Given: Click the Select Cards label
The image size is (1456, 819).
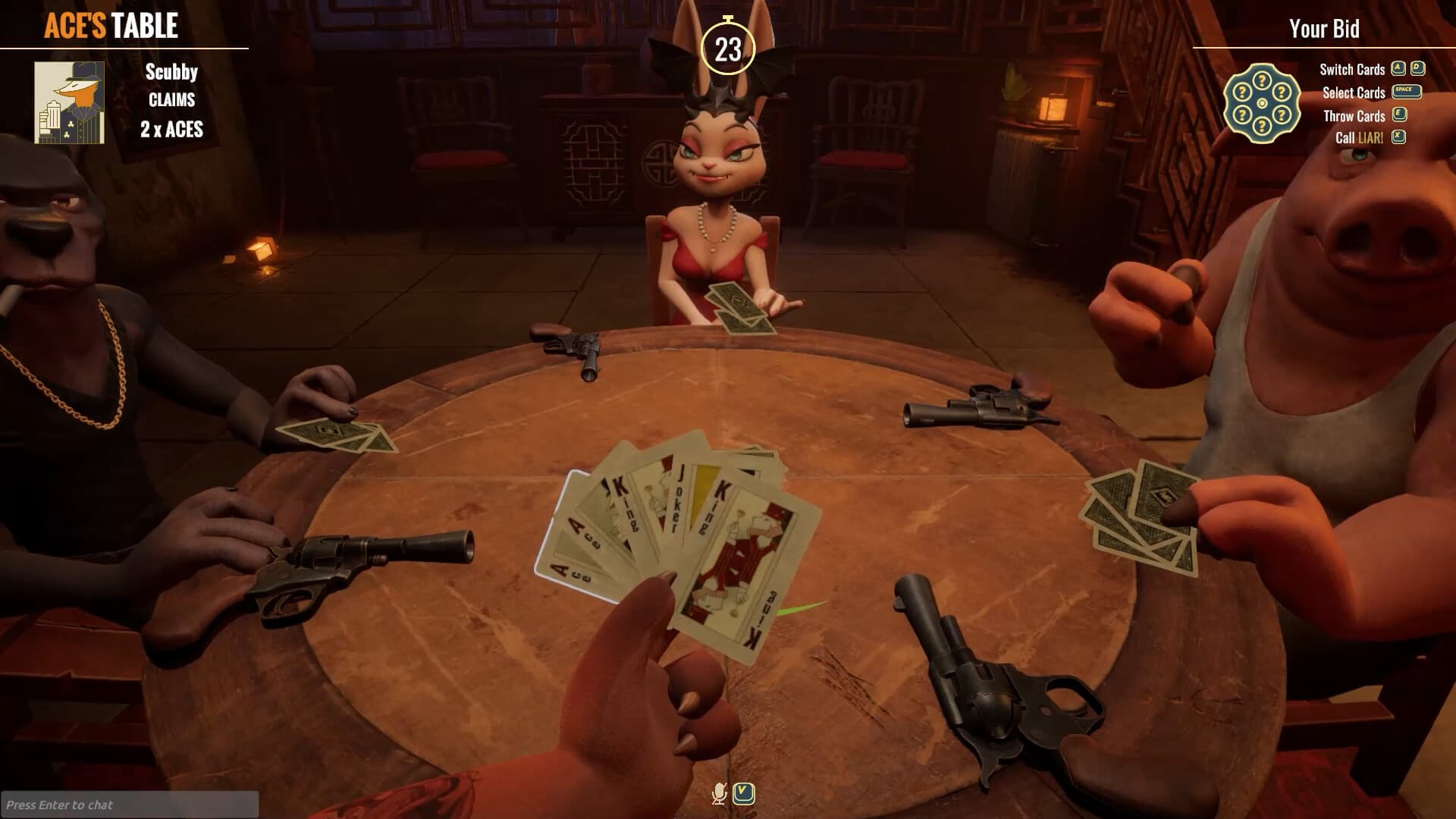Looking at the screenshot, I should click(1352, 93).
